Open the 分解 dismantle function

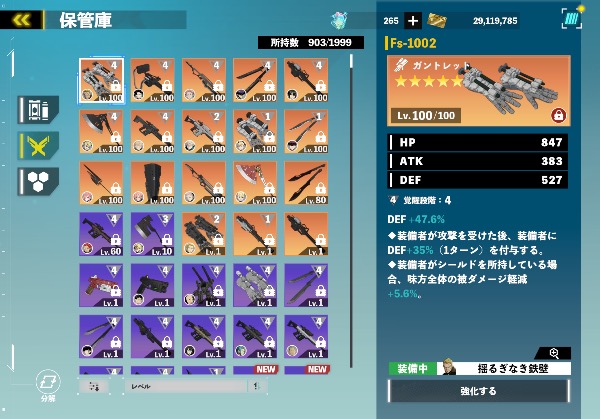(x=46, y=385)
